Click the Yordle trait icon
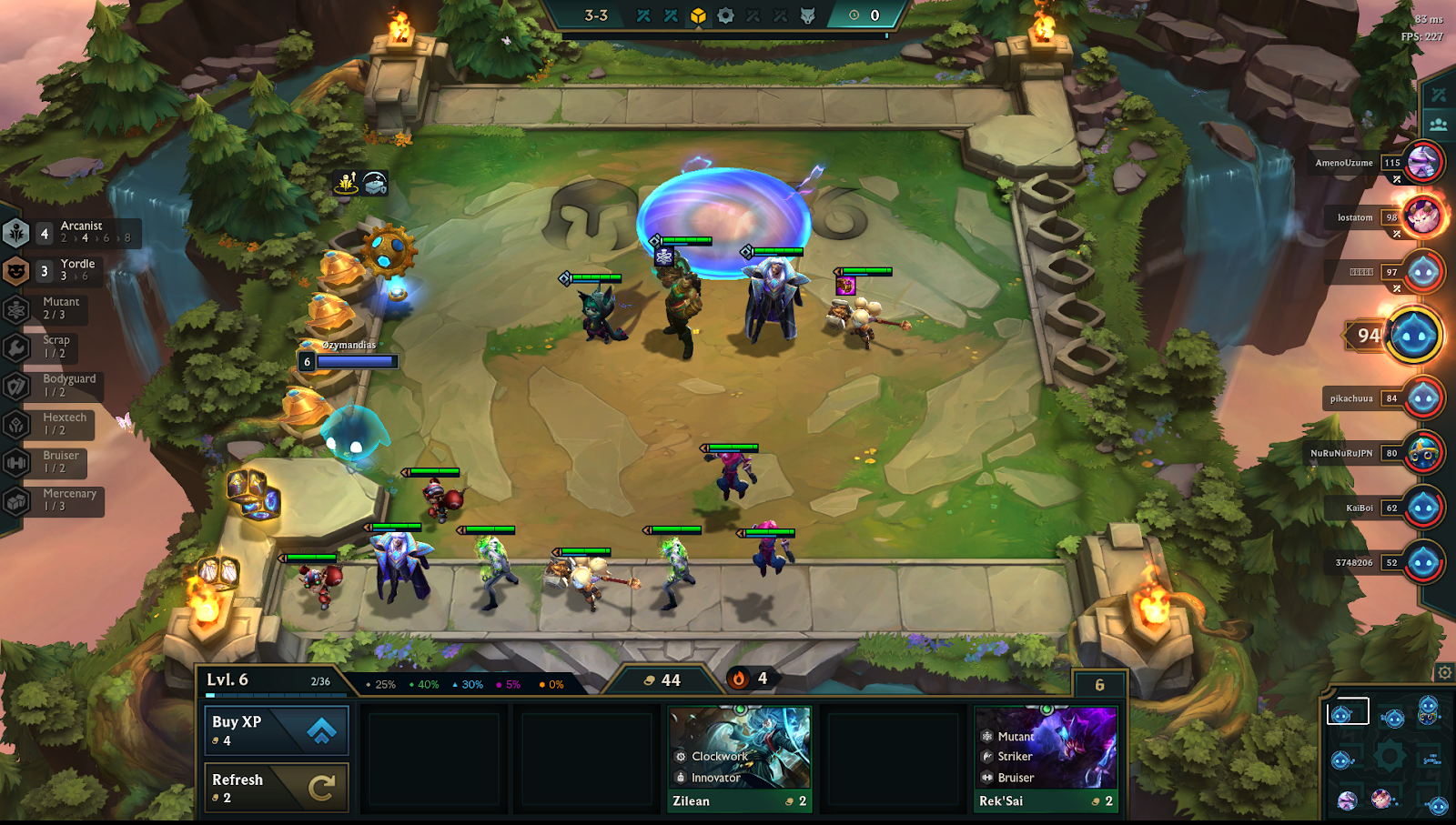1456x825 pixels. tap(15, 269)
